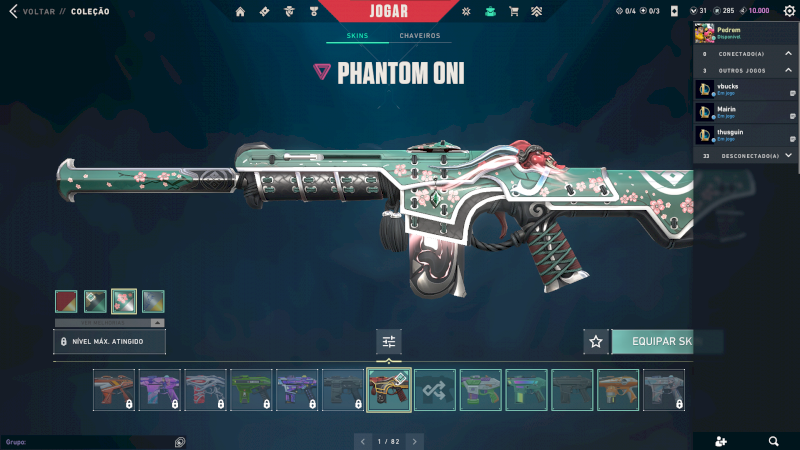Open the add friend icon
Image resolution: width=800 pixels, height=450 pixels.
(721, 441)
